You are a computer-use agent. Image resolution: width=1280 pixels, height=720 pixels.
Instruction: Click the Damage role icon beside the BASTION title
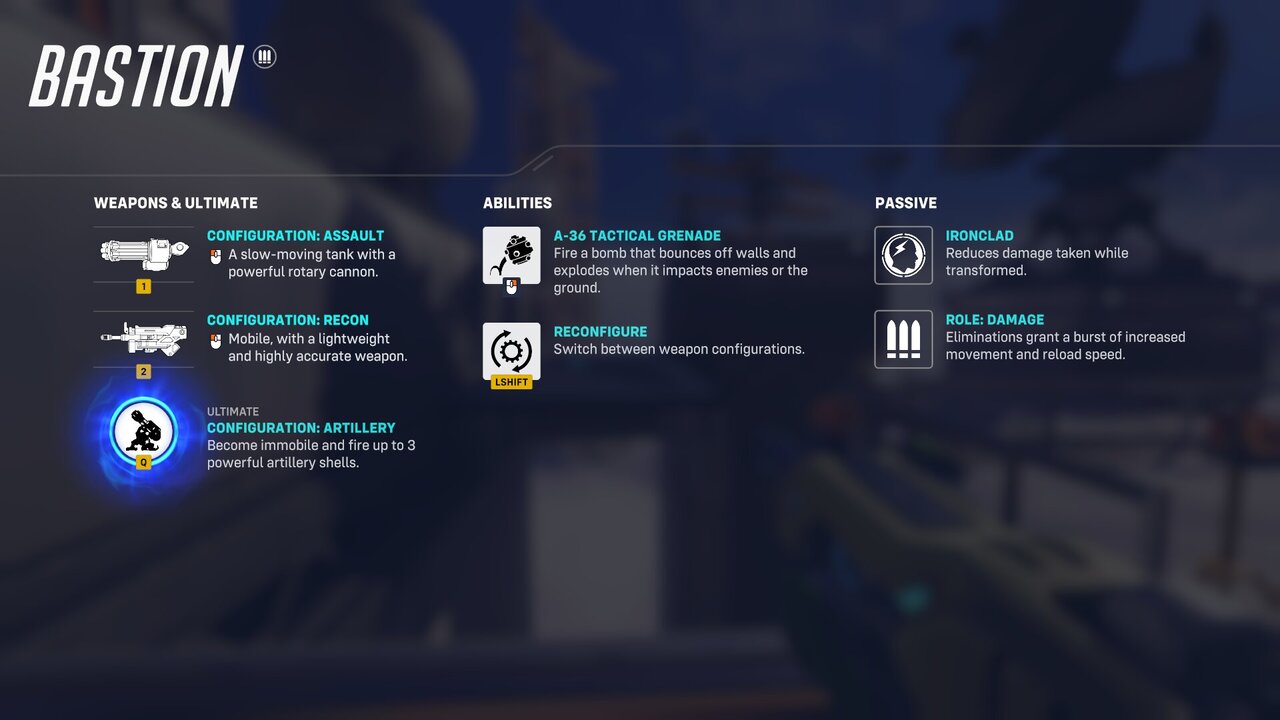pos(263,58)
